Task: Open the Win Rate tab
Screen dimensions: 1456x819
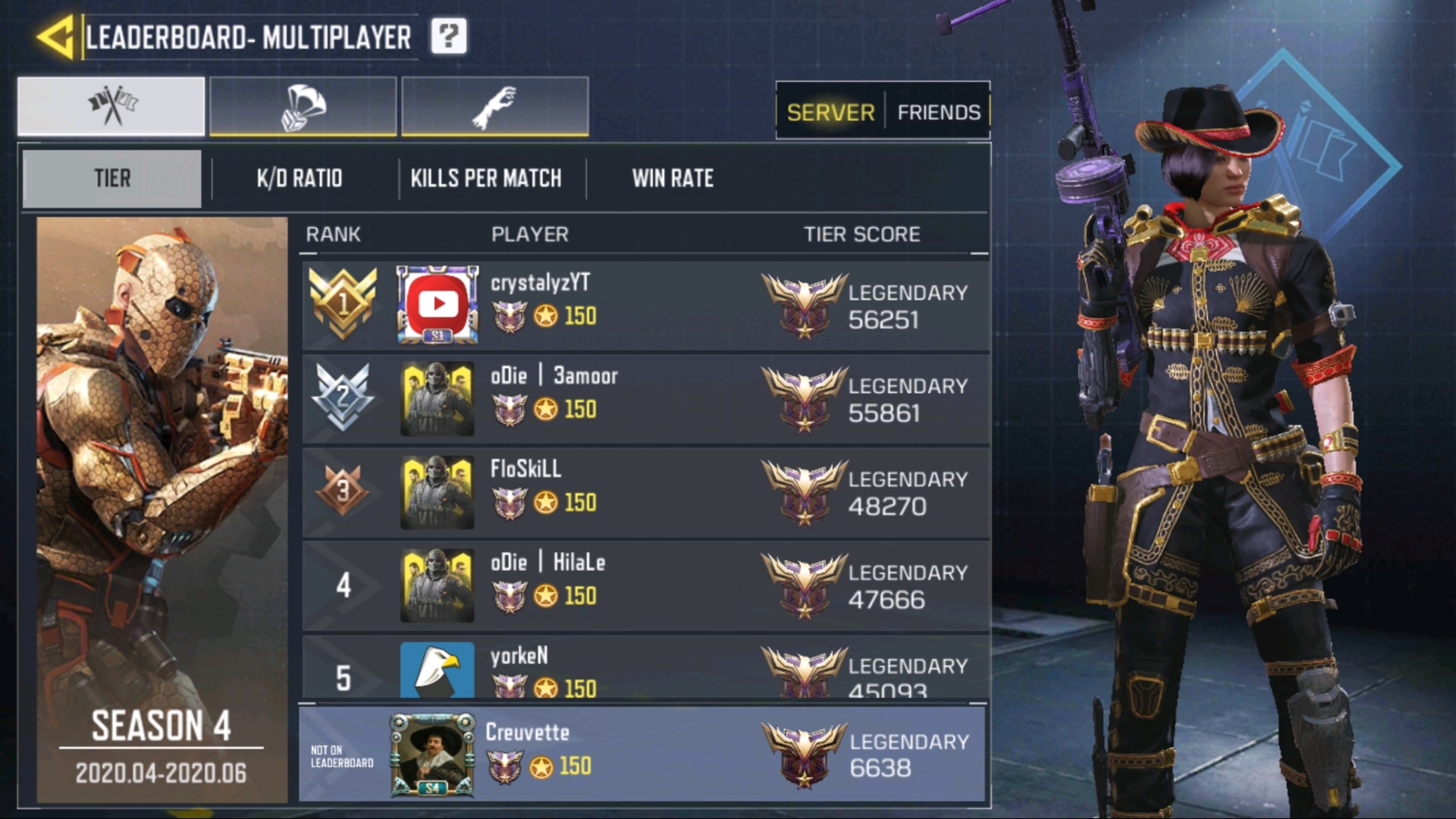Action: point(673,178)
